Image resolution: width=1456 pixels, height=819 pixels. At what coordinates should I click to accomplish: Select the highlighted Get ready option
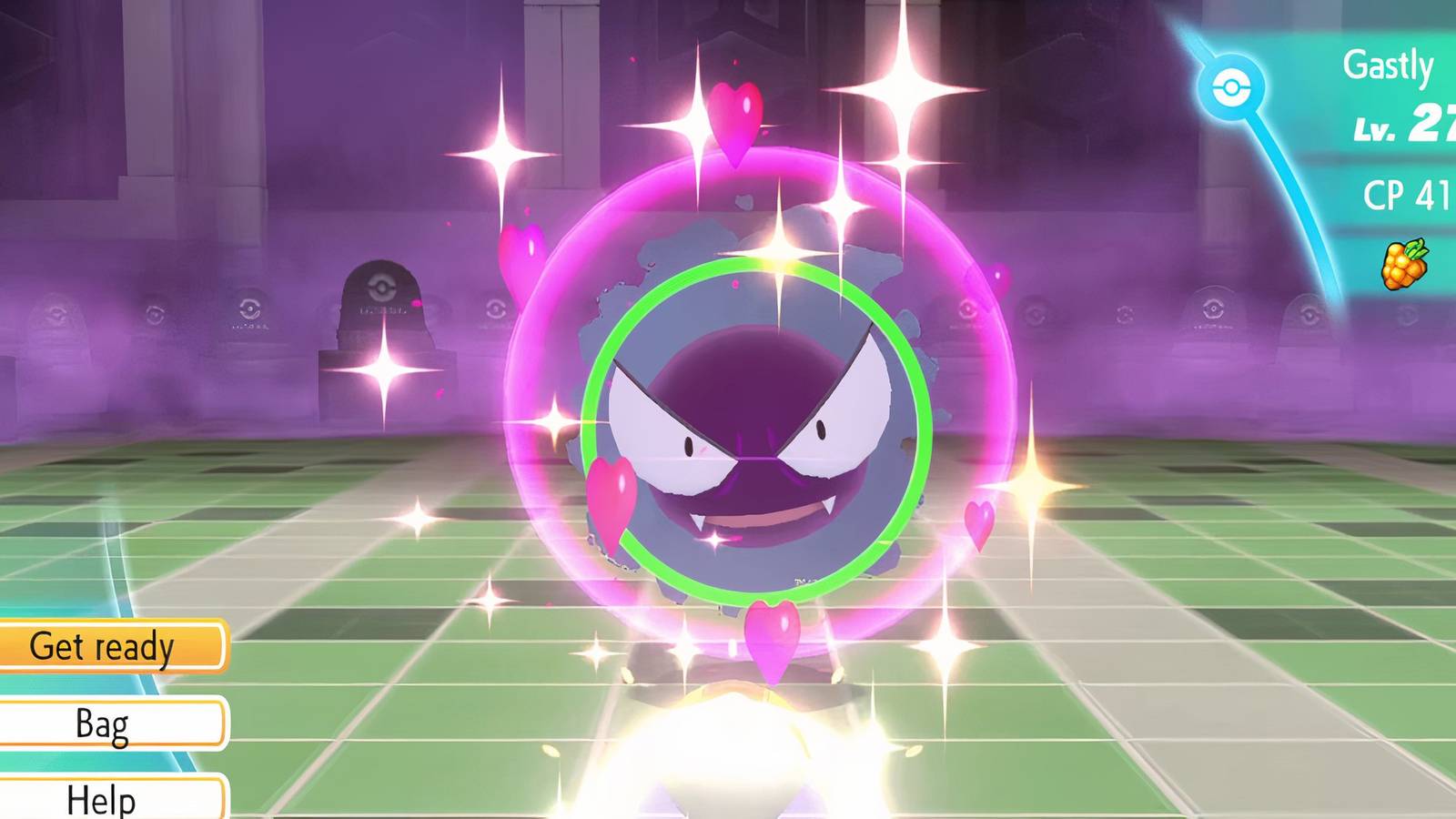coord(103,646)
